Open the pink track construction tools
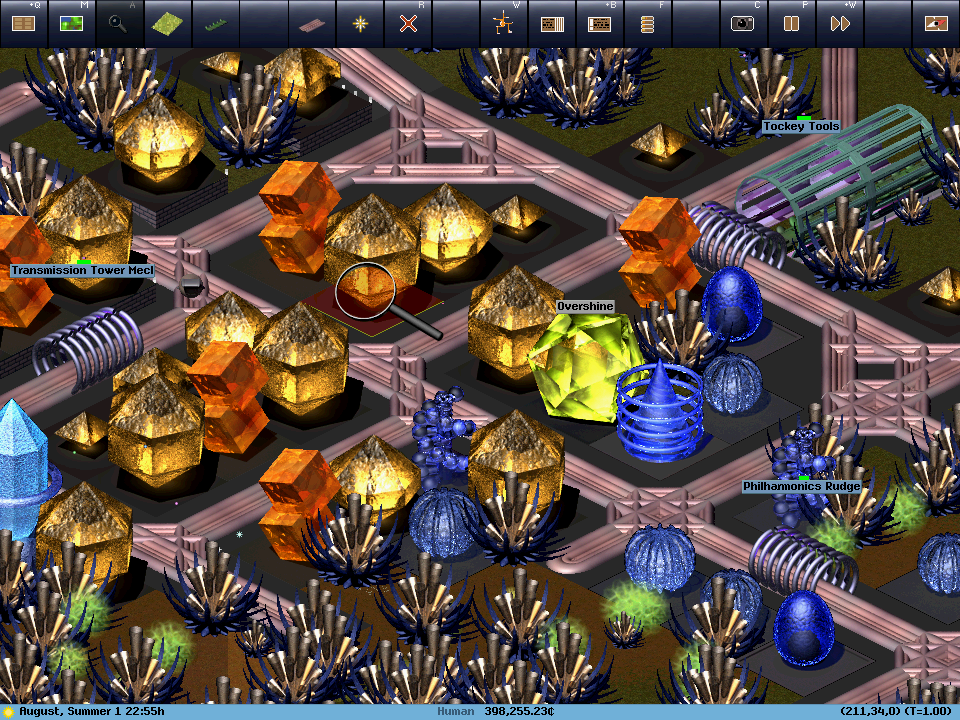Viewport: 960px width, 720px height. (311, 24)
